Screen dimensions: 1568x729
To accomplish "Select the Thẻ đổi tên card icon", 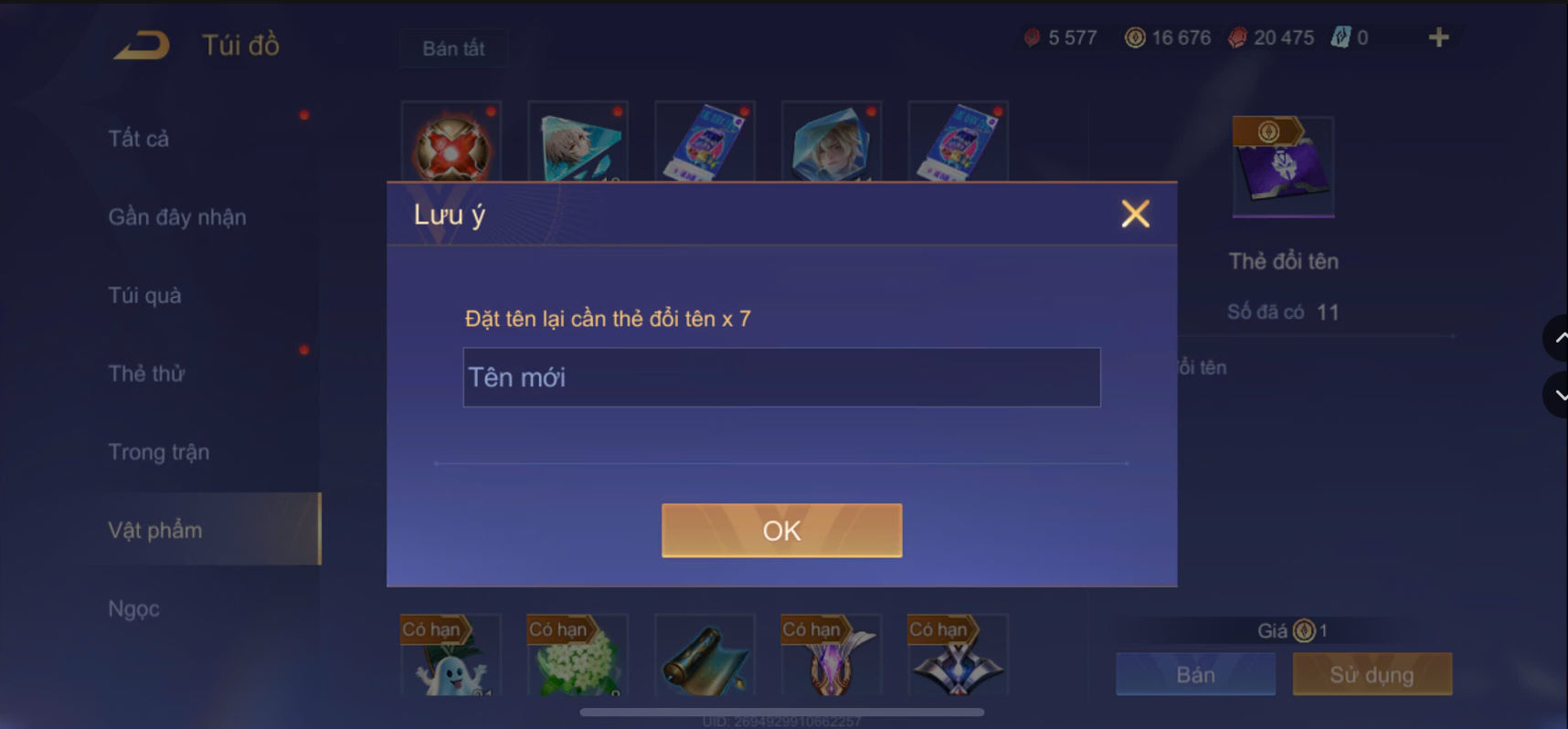I will (1282, 167).
